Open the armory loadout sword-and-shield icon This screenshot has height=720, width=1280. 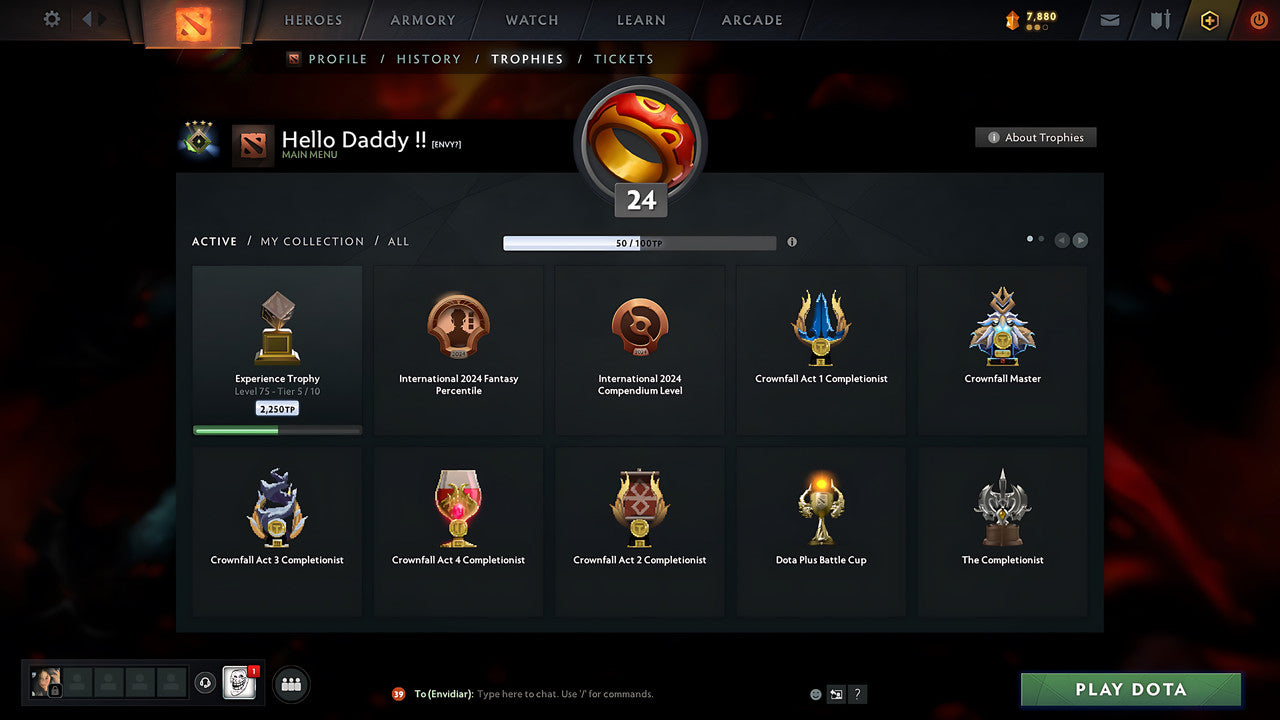pos(1159,20)
